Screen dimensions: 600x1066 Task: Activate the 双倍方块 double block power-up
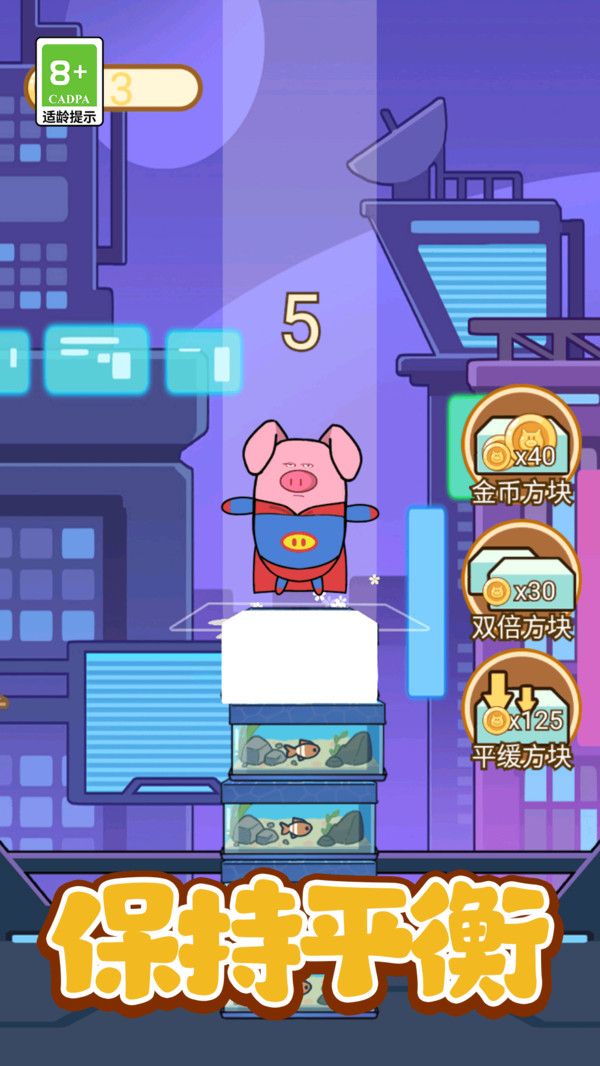click(520, 580)
